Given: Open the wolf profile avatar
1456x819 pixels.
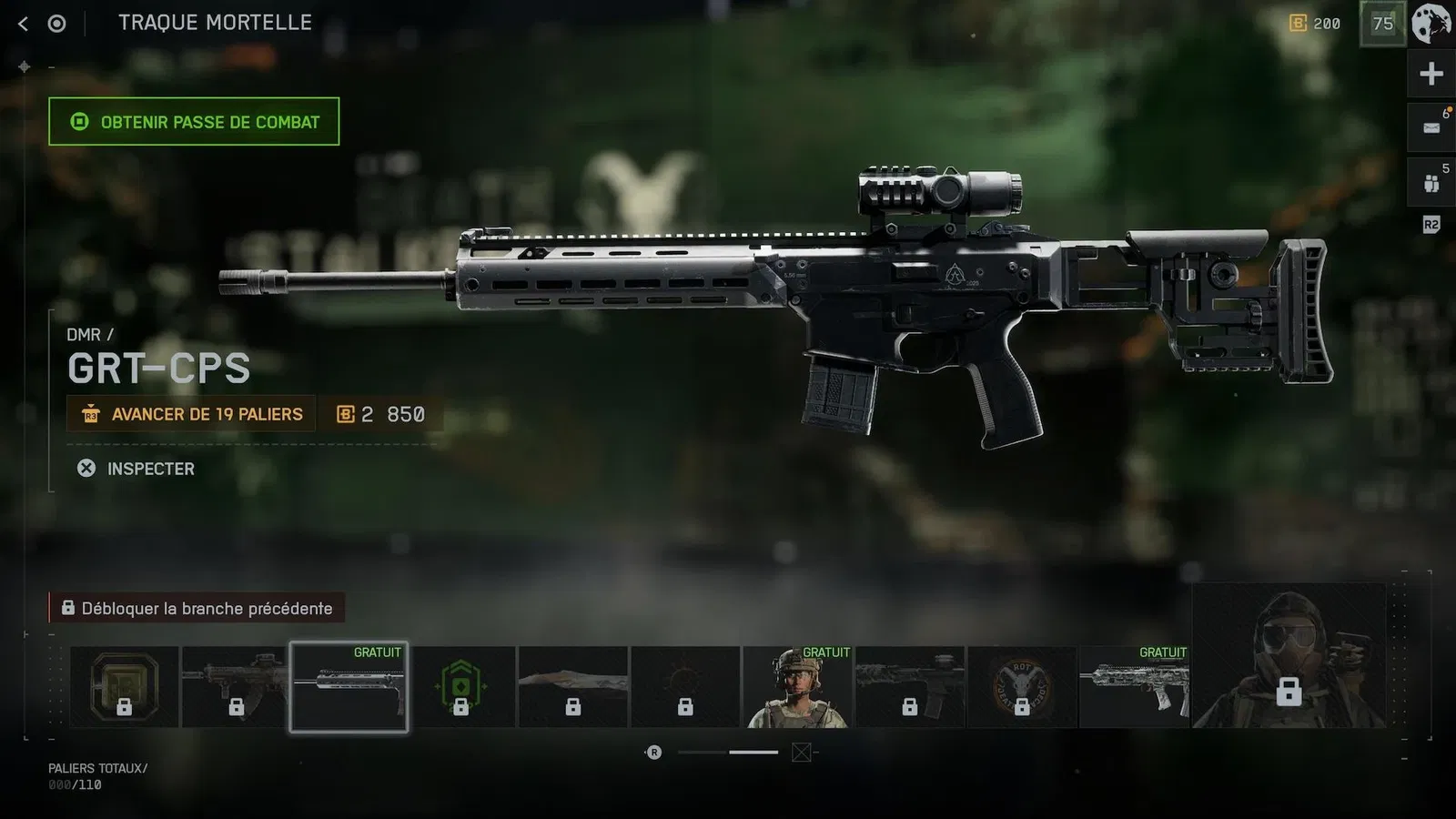Looking at the screenshot, I should (1431, 24).
